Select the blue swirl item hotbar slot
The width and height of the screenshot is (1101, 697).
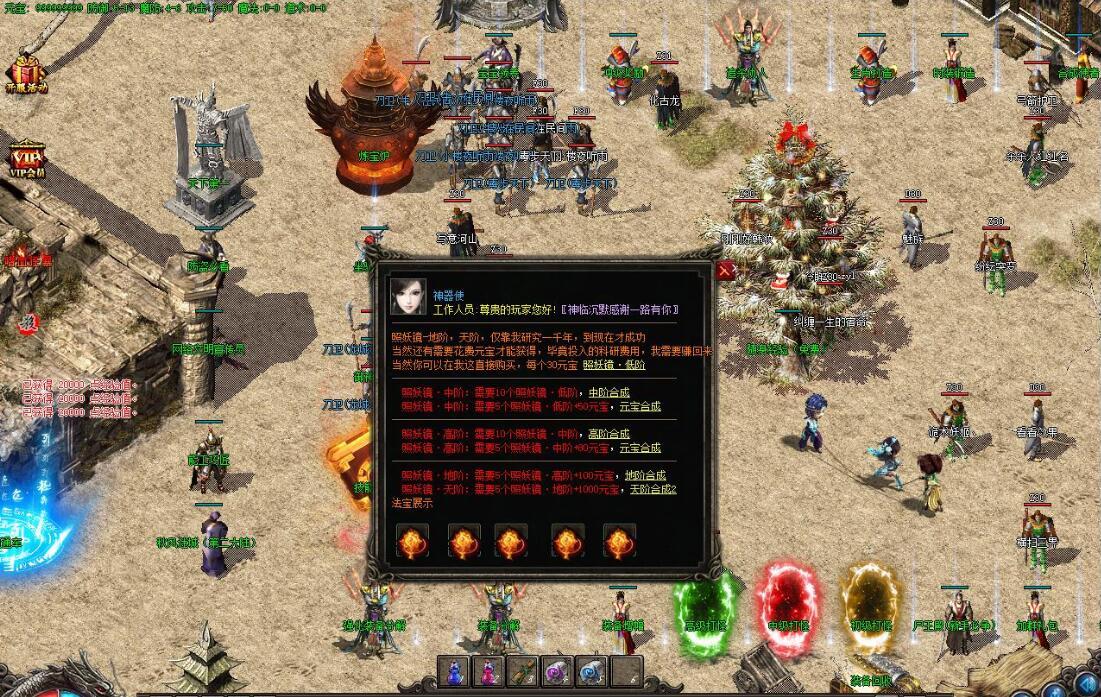591,671
